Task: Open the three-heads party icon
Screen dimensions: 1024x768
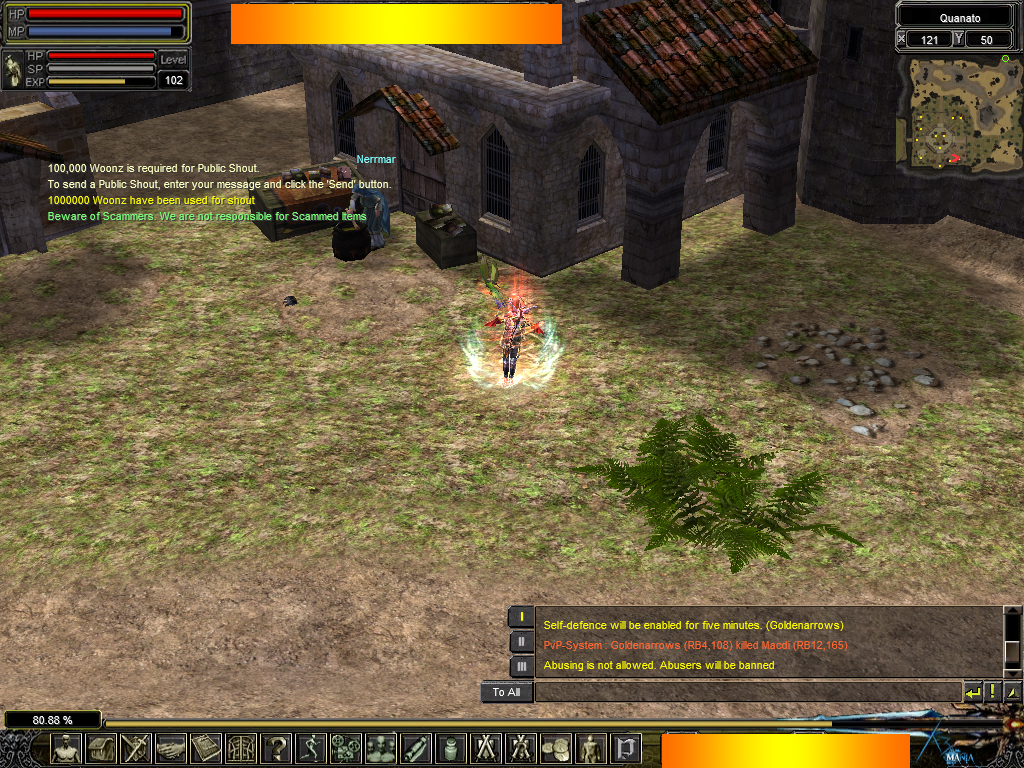Action: coord(381,748)
